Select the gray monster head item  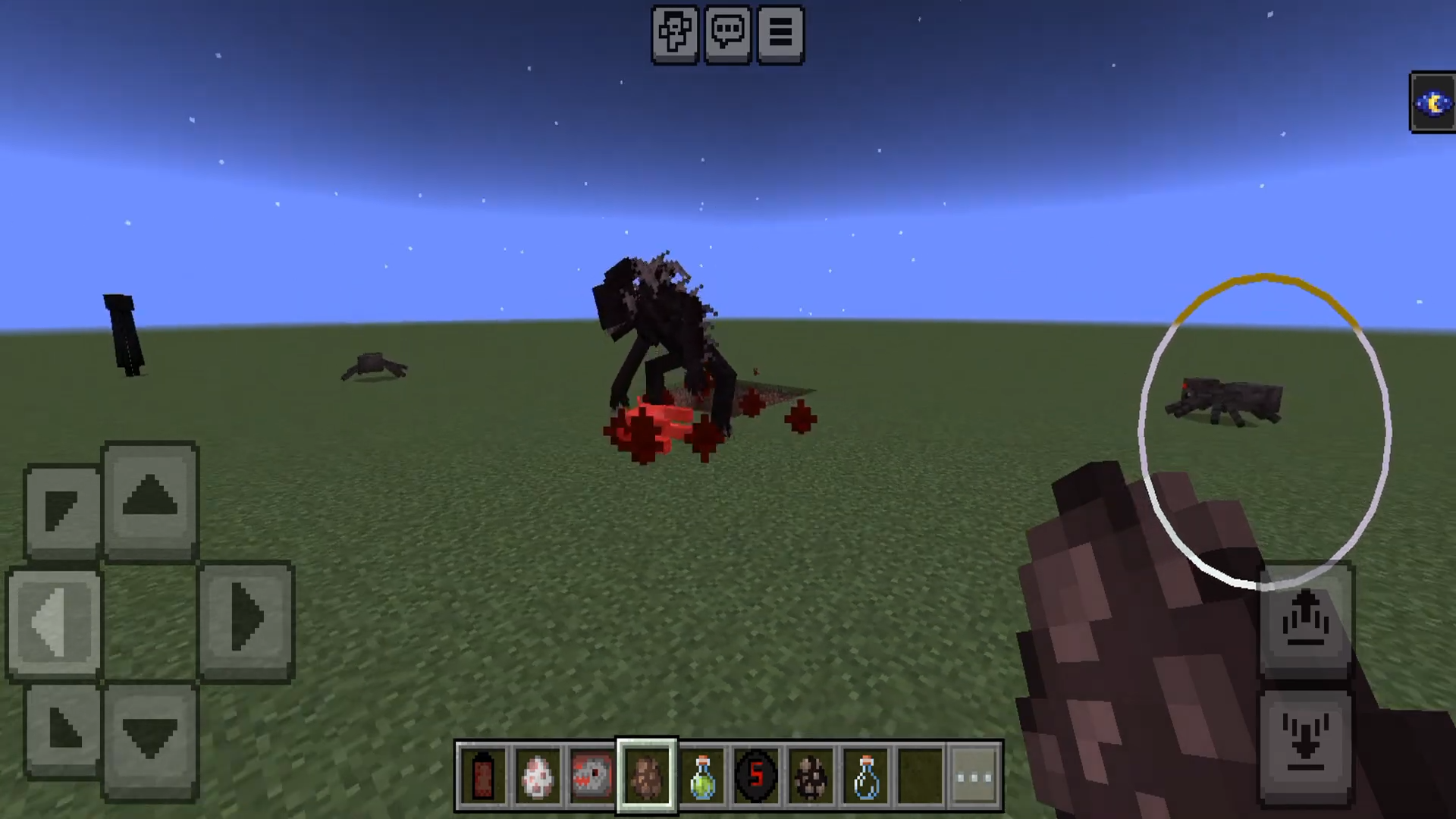pos(591,777)
